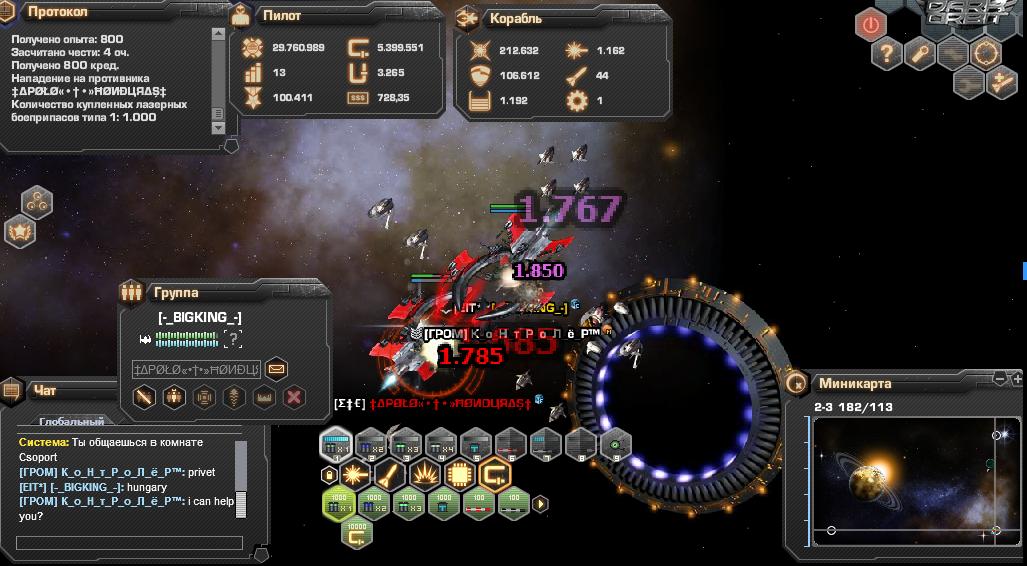Select laser ammo x1 in hotbar slot 1
The image size is (1027, 566).
coord(336,444)
